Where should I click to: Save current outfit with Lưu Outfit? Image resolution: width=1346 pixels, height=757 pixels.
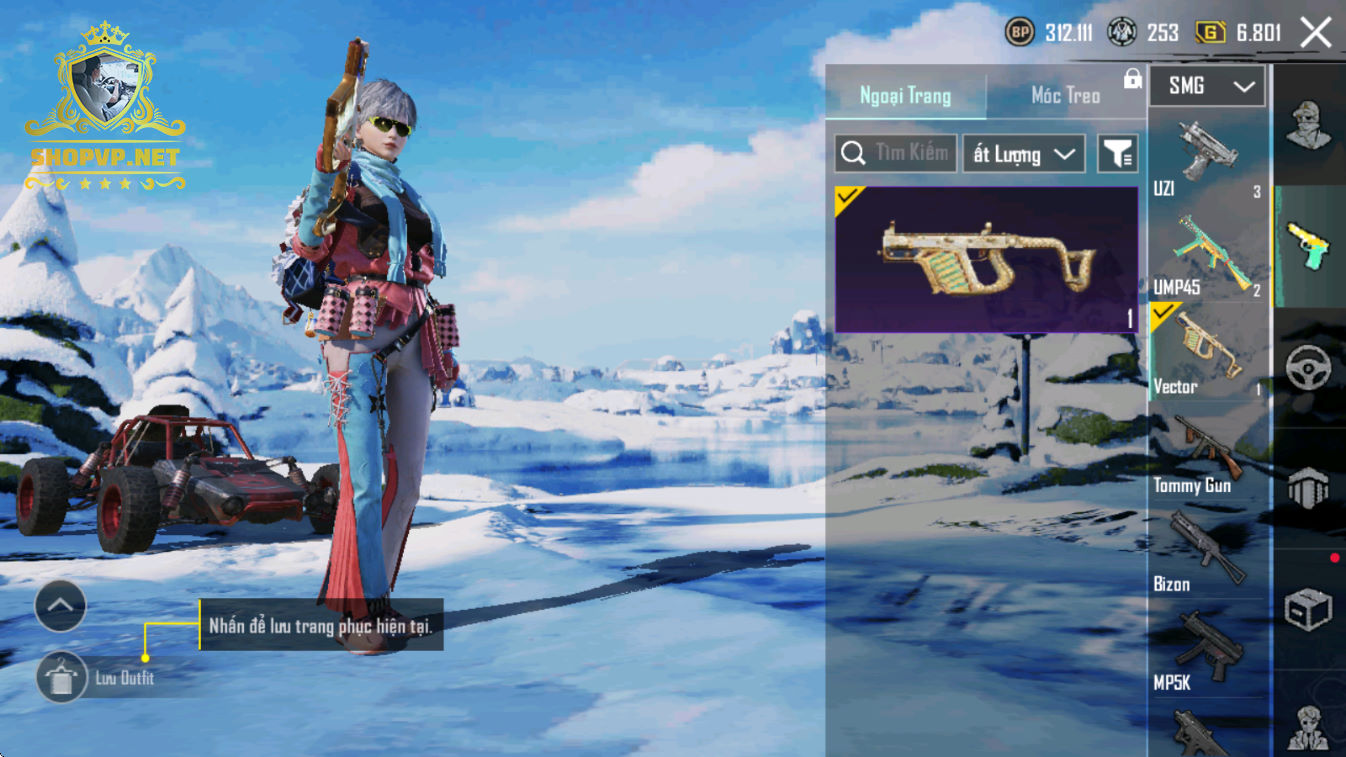[62, 678]
